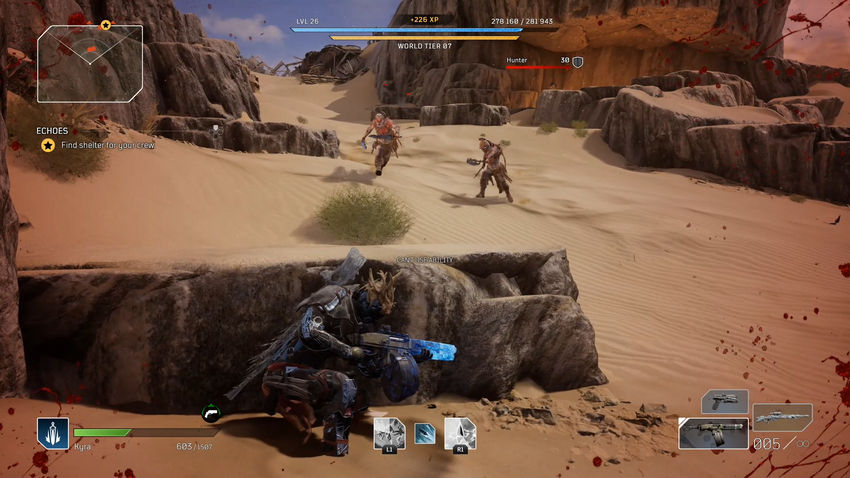Click the Hunter enemy shield icon
The image size is (850, 478).
click(x=577, y=62)
